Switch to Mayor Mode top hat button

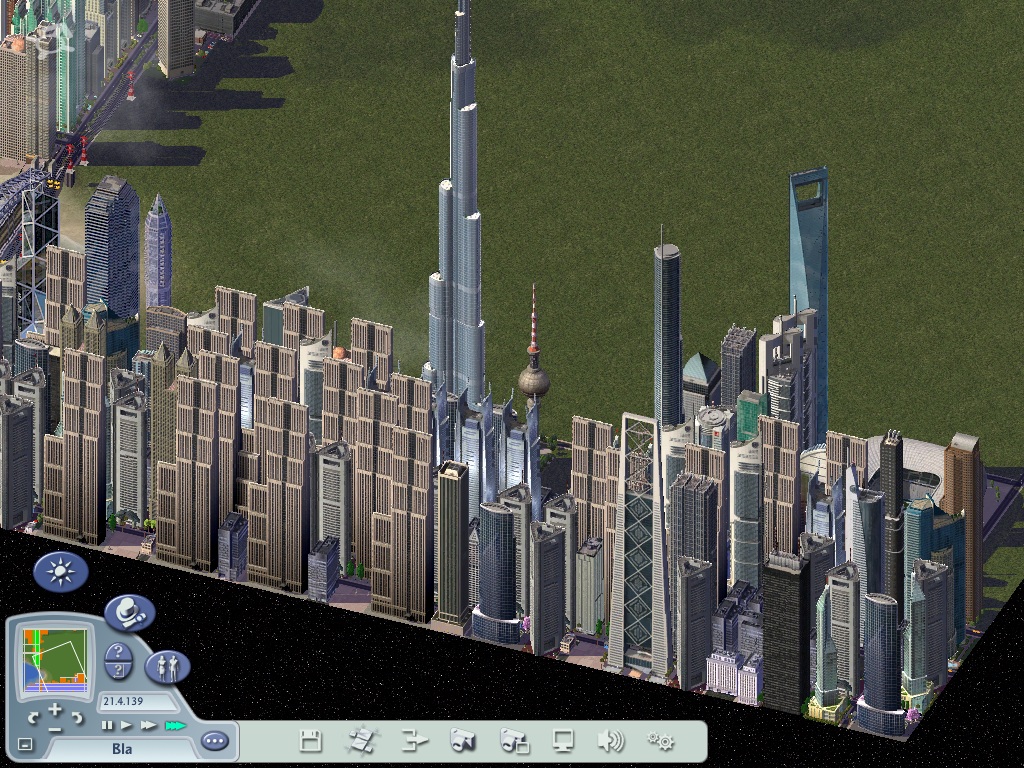pos(129,612)
